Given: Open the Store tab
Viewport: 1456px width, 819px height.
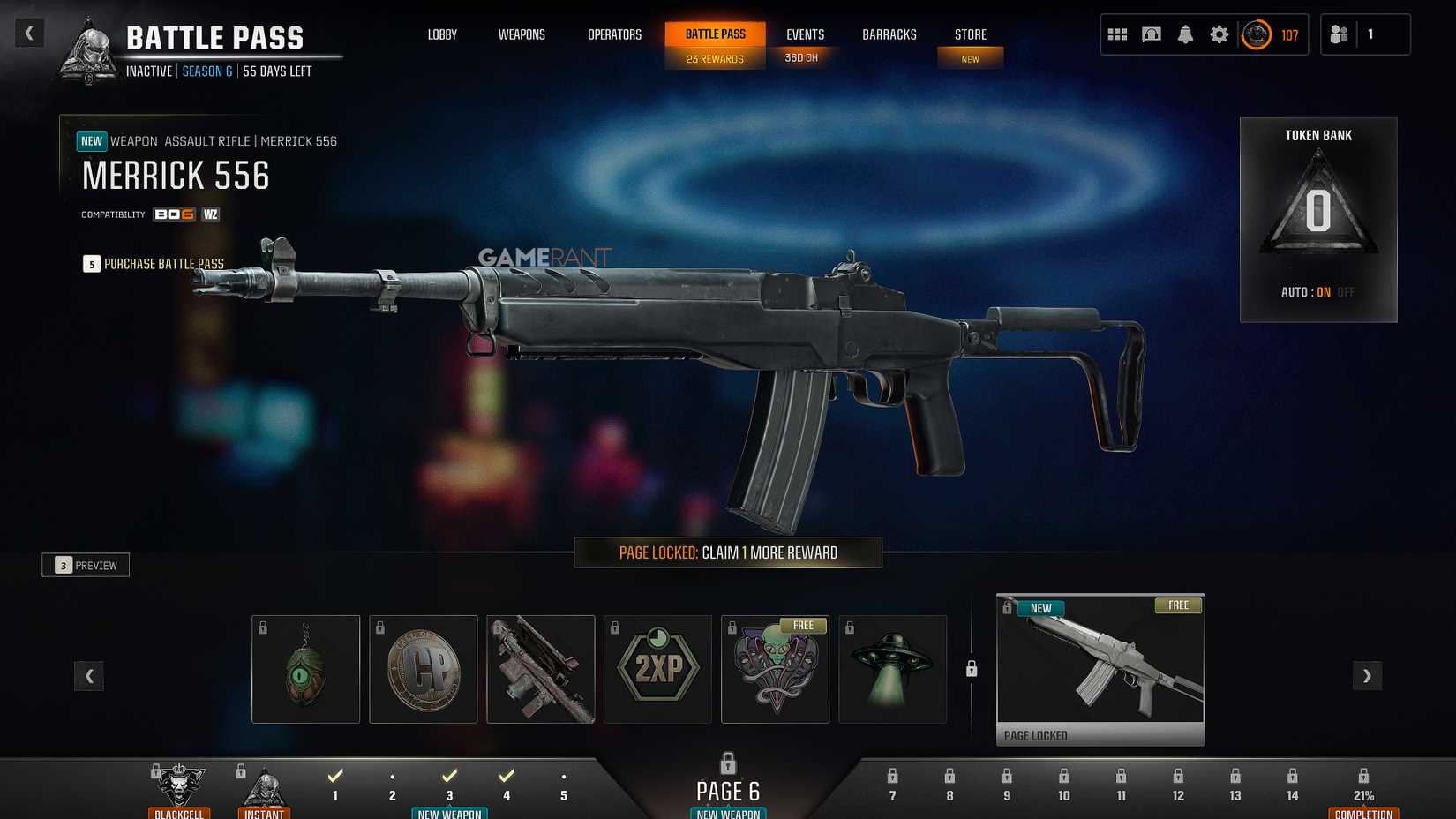Looking at the screenshot, I should 970,35.
